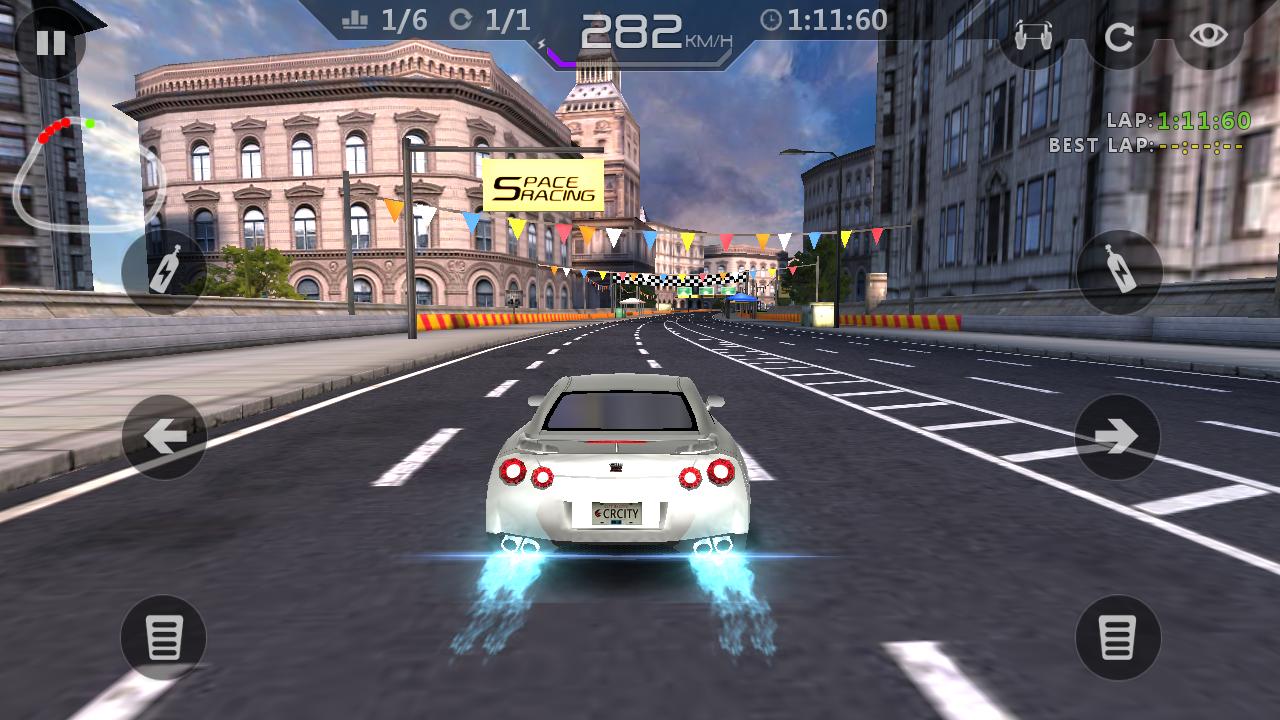
Task: Tap the SPACE RACING billboard
Action: tap(541, 185)
